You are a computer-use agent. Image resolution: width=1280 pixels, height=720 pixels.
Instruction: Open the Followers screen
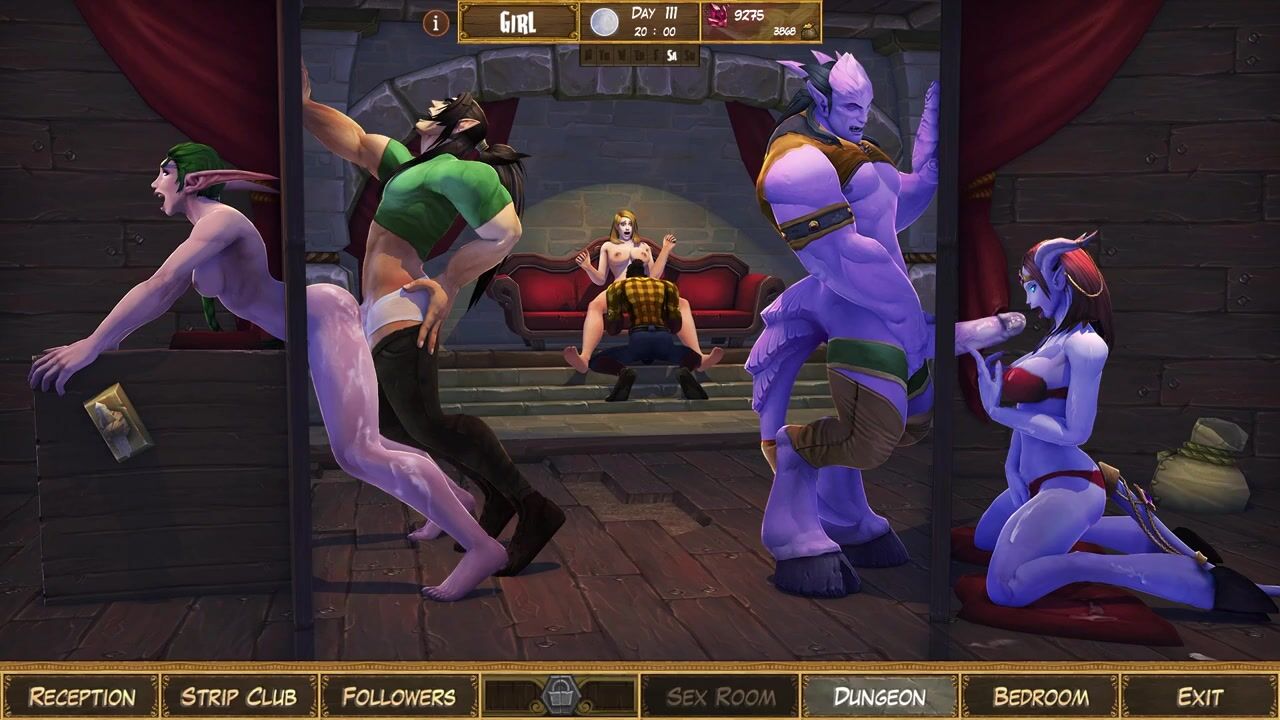point(399,696)
